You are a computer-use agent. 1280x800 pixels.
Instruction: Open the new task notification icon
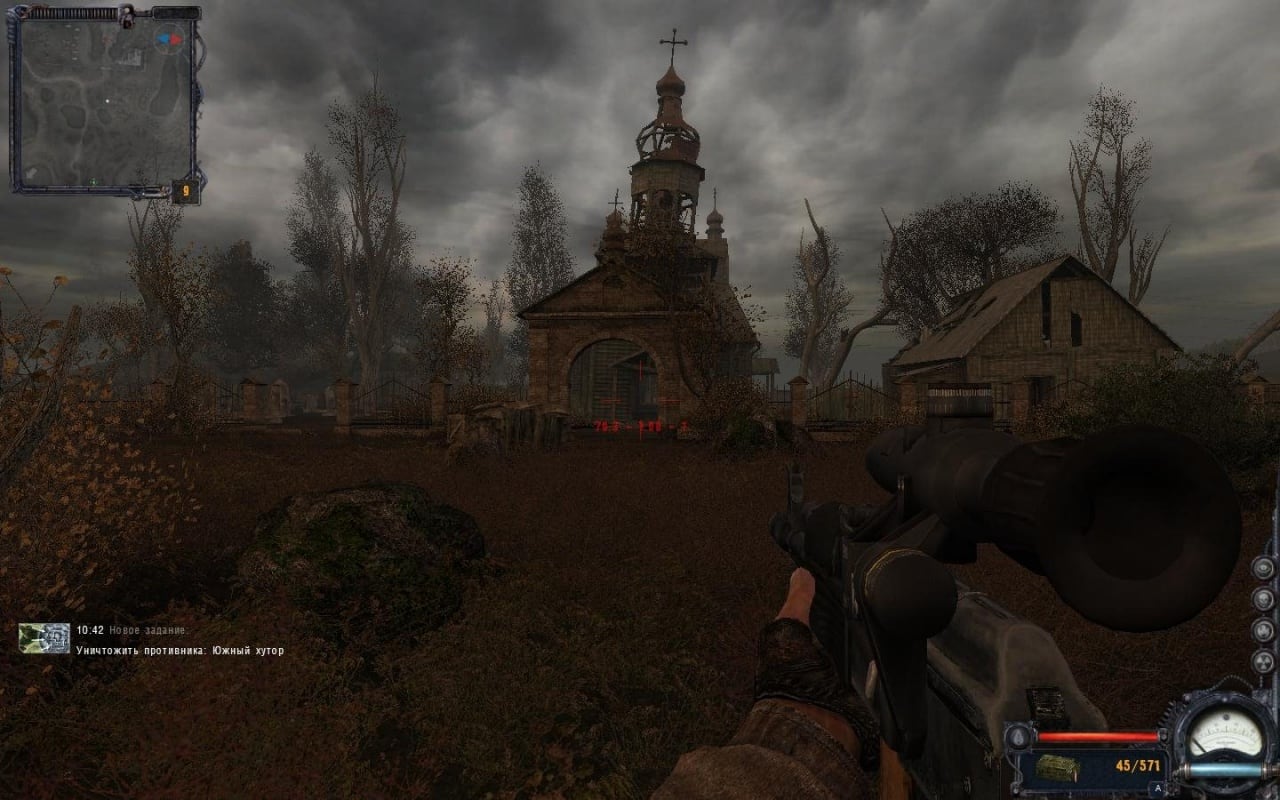[44, 638]
